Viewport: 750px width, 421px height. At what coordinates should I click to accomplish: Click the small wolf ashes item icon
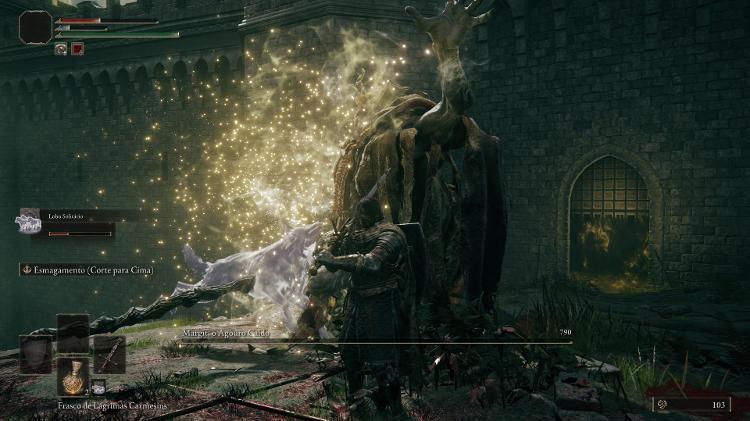coord(99,387)
